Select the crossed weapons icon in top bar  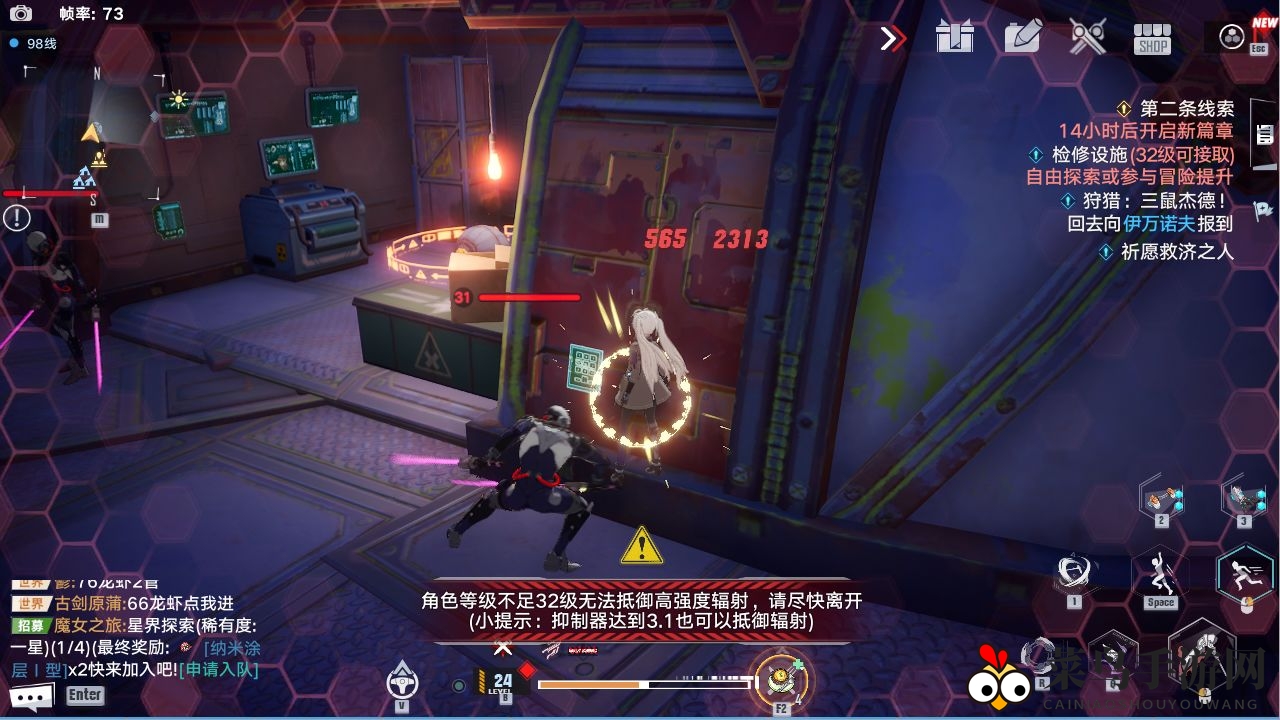tap(1086, 37)
